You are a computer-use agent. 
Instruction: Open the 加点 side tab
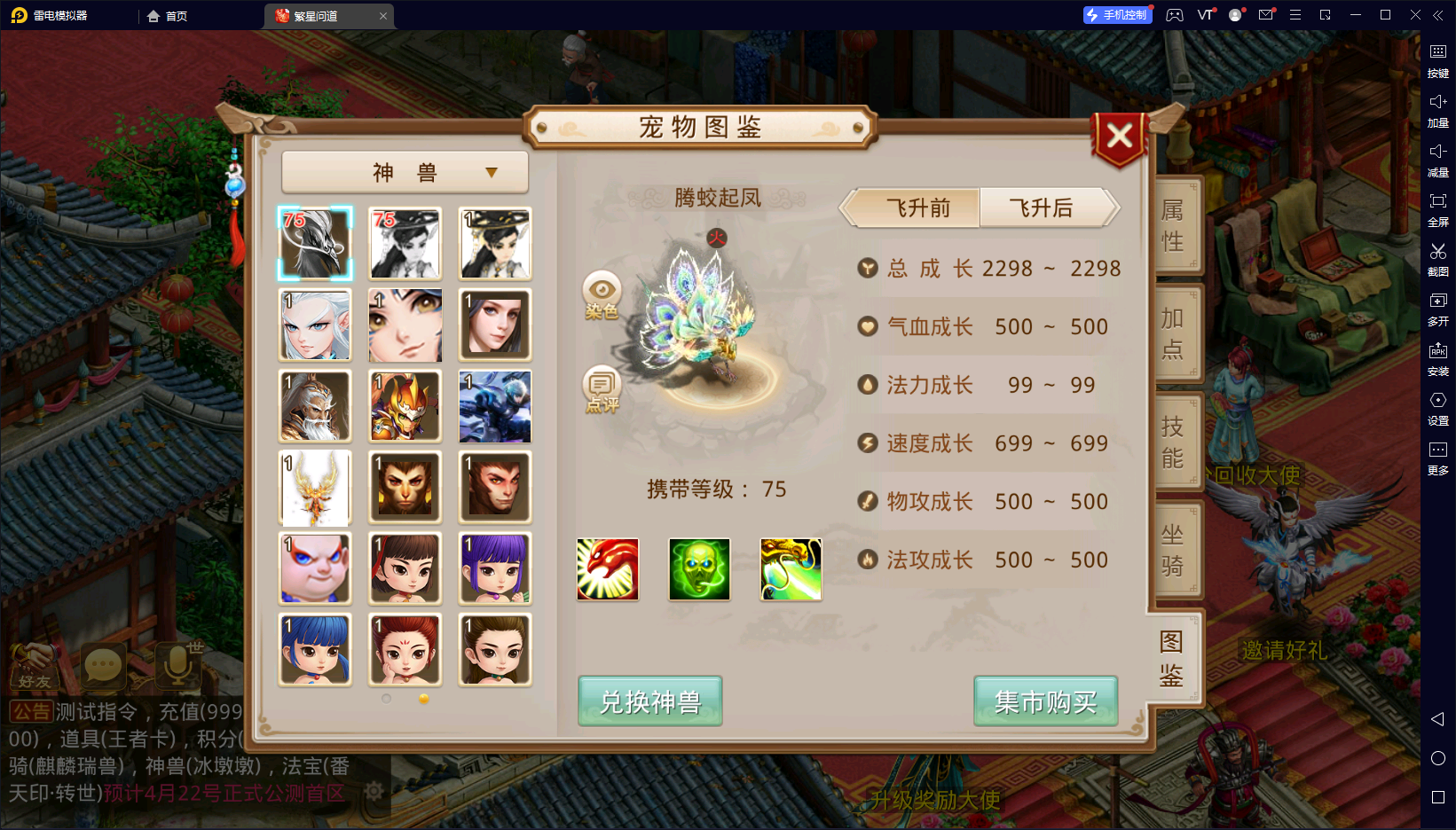1173,333
